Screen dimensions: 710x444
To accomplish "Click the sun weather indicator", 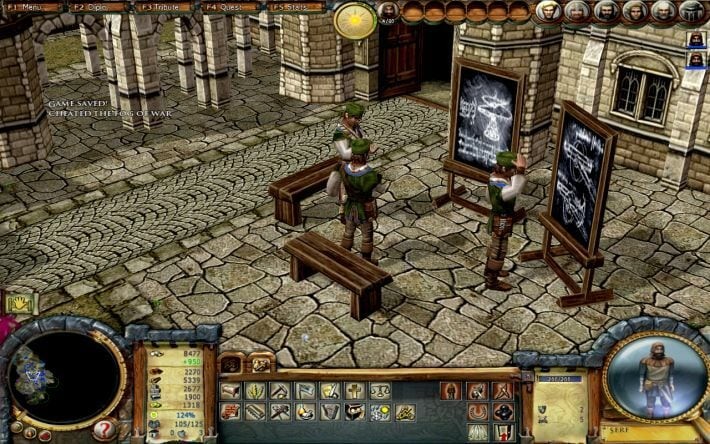I will pos(354,20).
